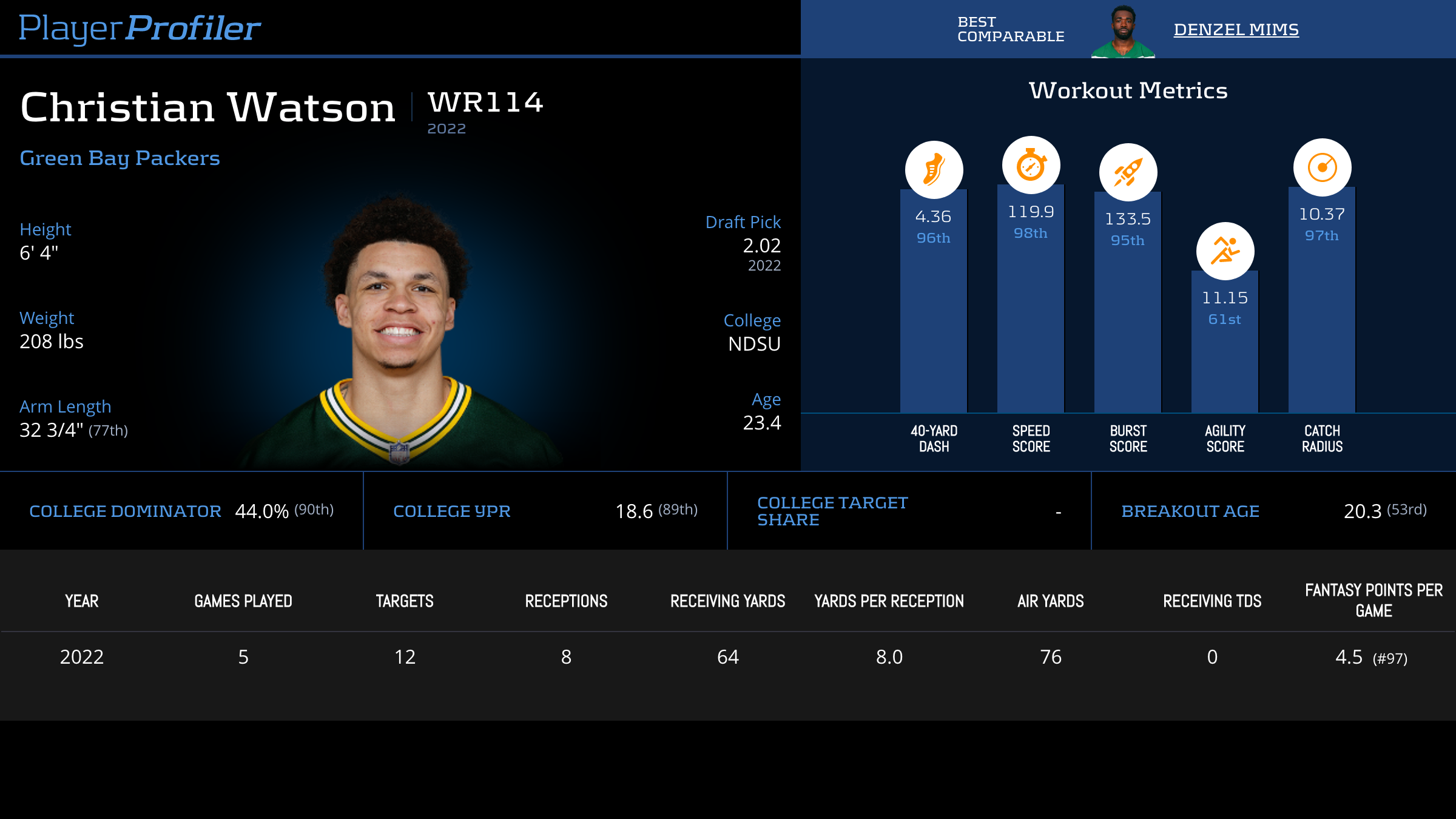The image size is (1456, 819).
Task: Open the Green Bay Packers team link
Action: (120, 158)
